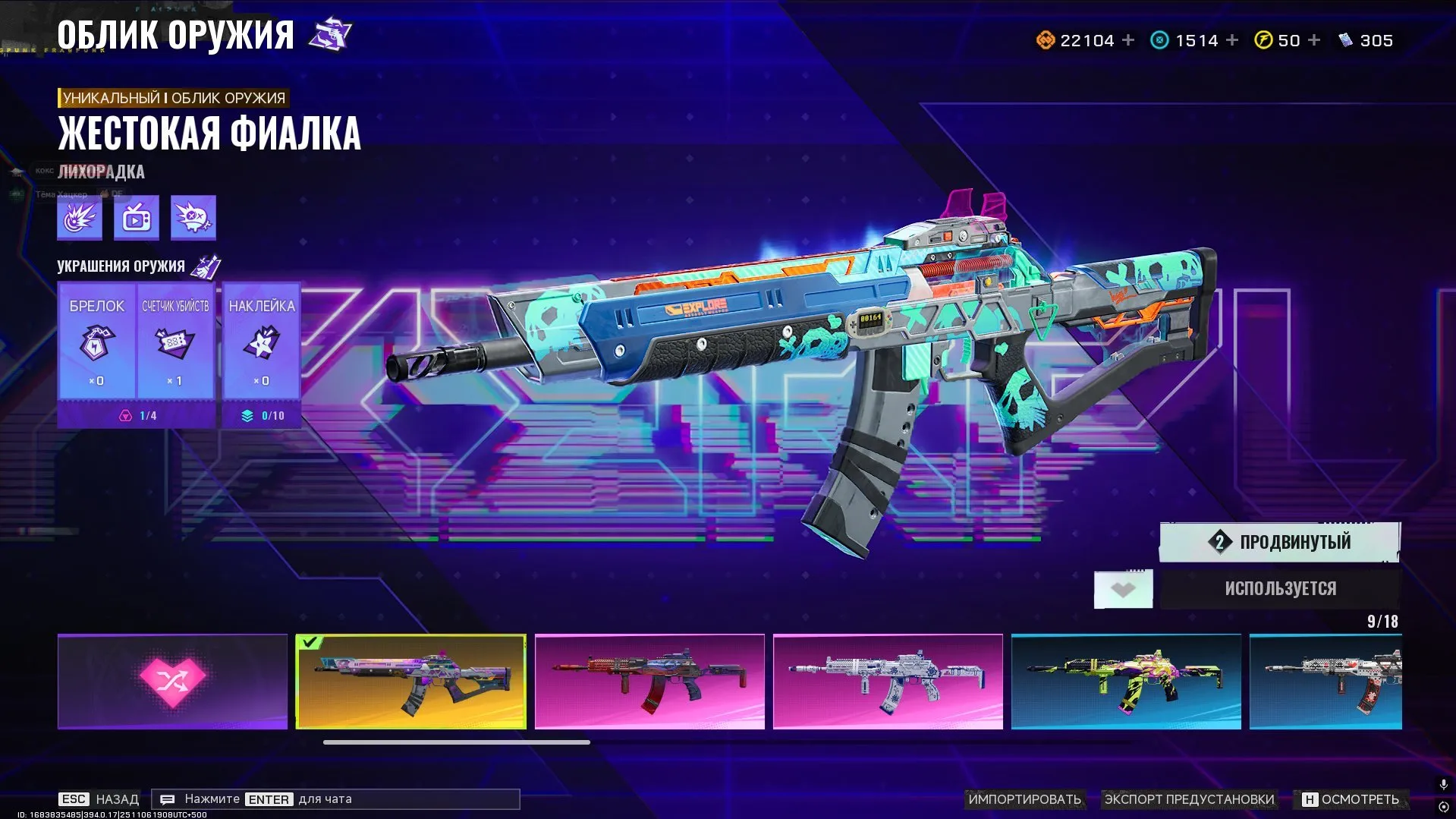Select the blue-white porcelain rifle skin thumbnail

click(888, 681)
